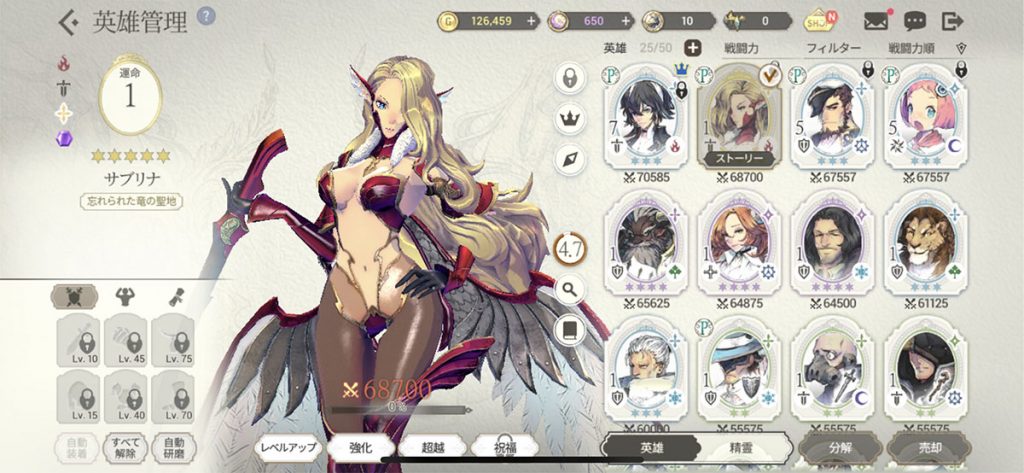Open the mail inbox
The height and width of the screenshot is (473, 1024).
point(876,20)
